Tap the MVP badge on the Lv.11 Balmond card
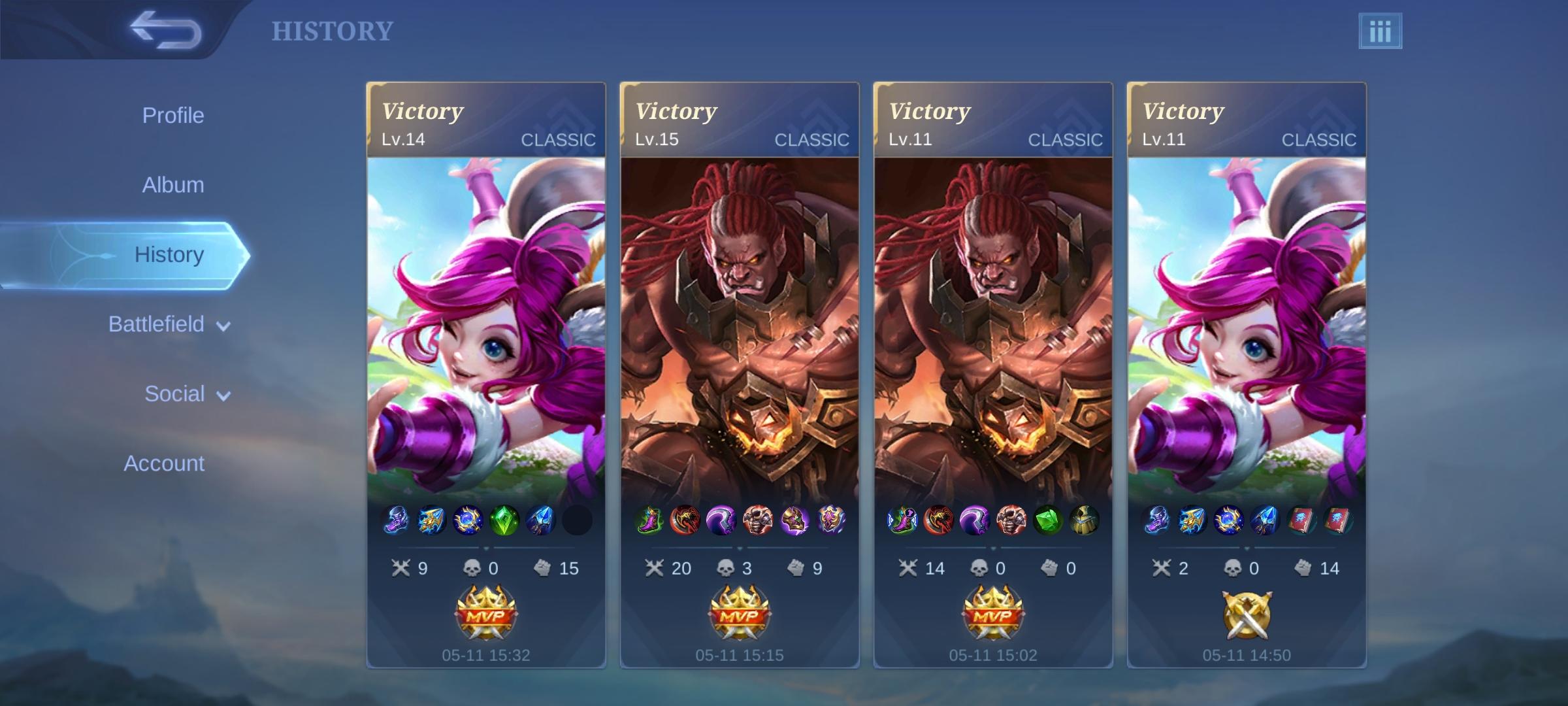 coord(993,614)
